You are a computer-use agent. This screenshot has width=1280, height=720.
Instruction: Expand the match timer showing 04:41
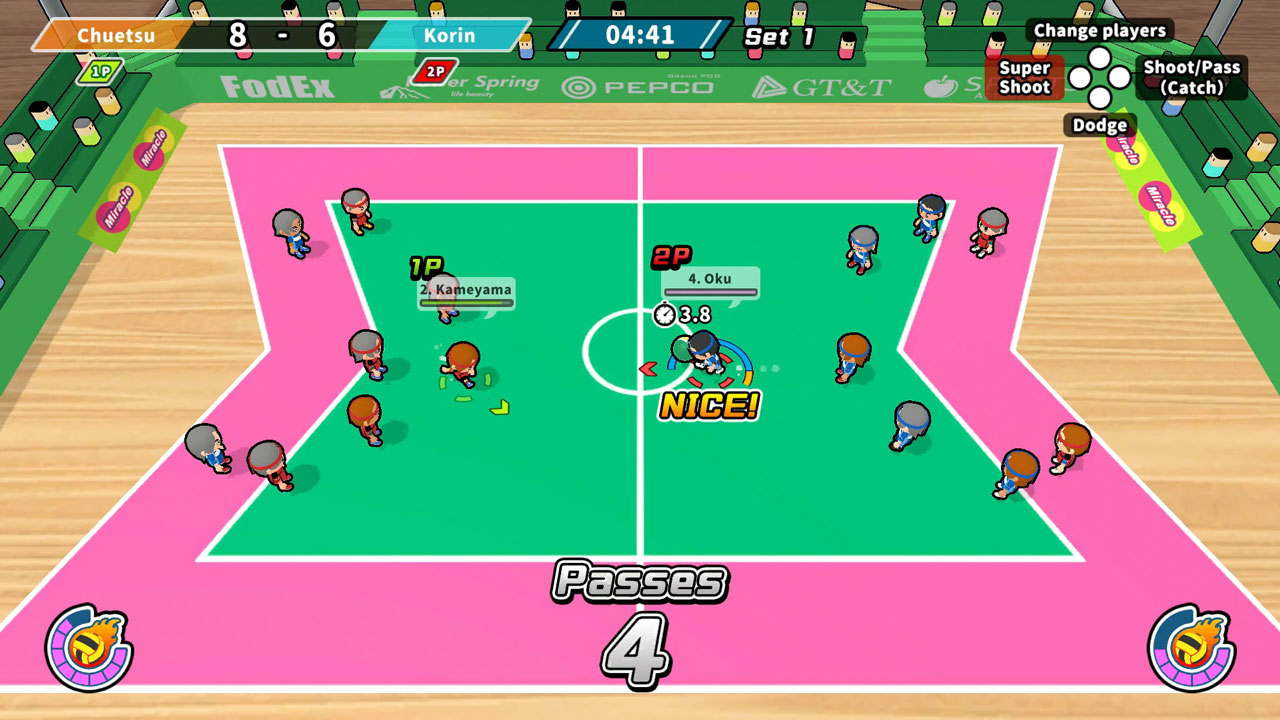click(641, 33)
